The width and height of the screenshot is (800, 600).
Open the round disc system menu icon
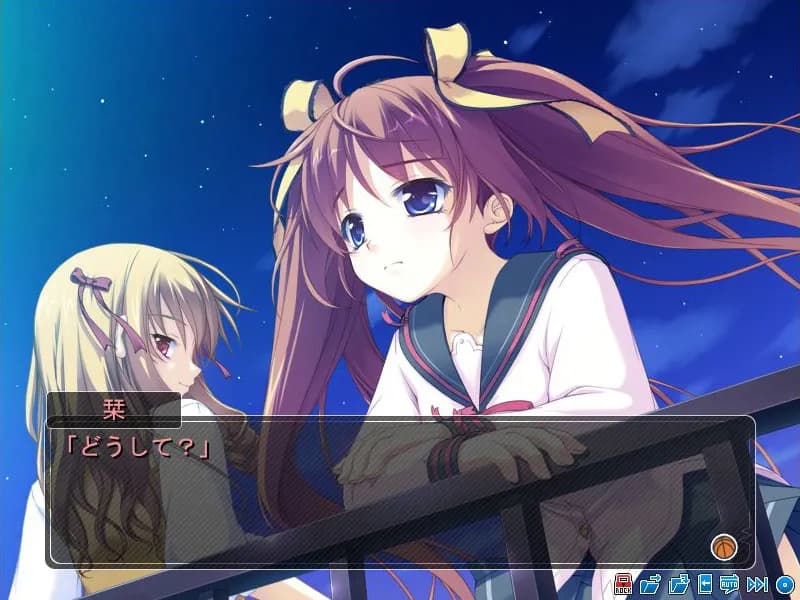[785, 584]
